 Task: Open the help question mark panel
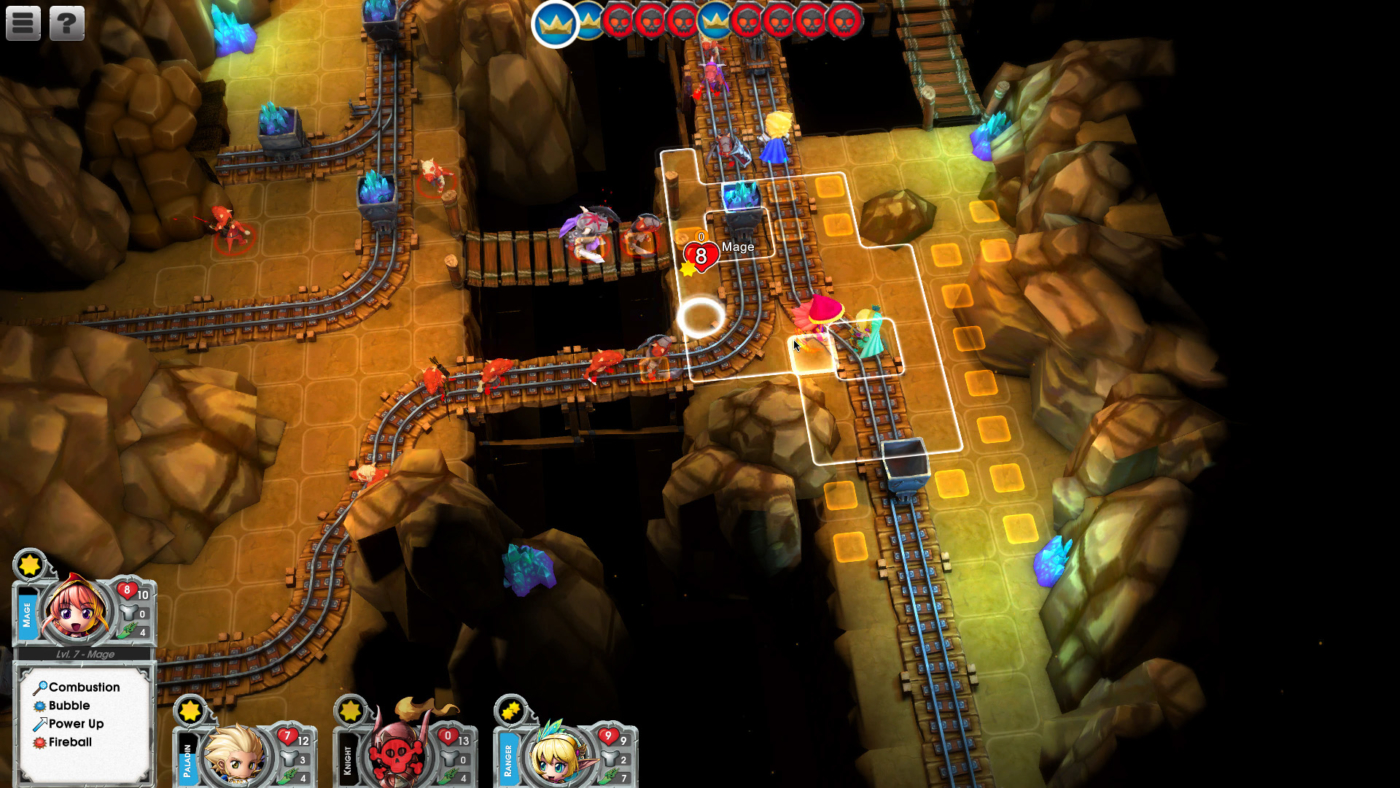[x=66, y=22]
